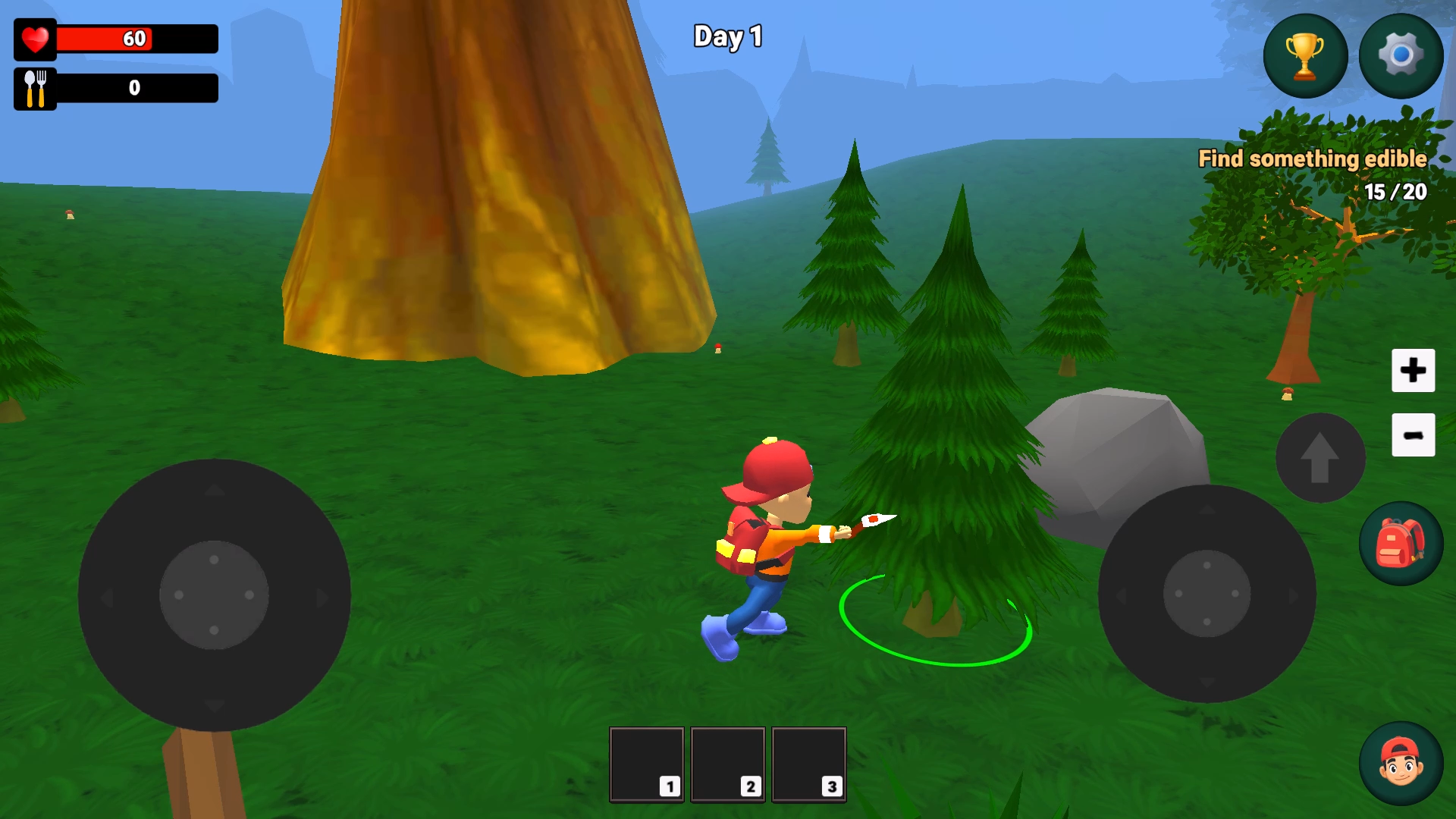Tap the 15 / 20 quest counter
Image resolution: width=1456 pixels, height=819 pixels.
tap(1395, 192)
